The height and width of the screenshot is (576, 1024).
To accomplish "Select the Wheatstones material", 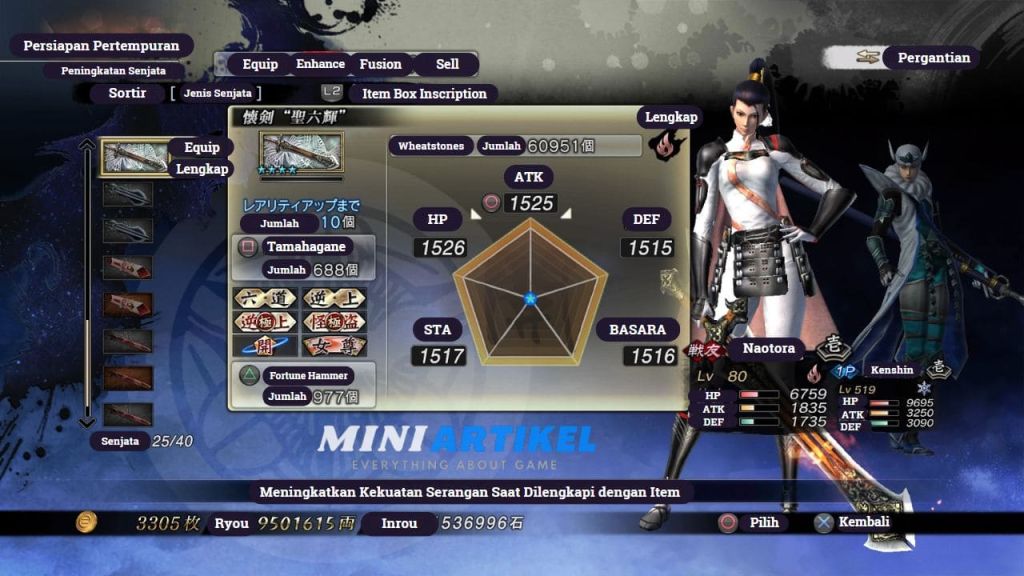I will (431, 146).
